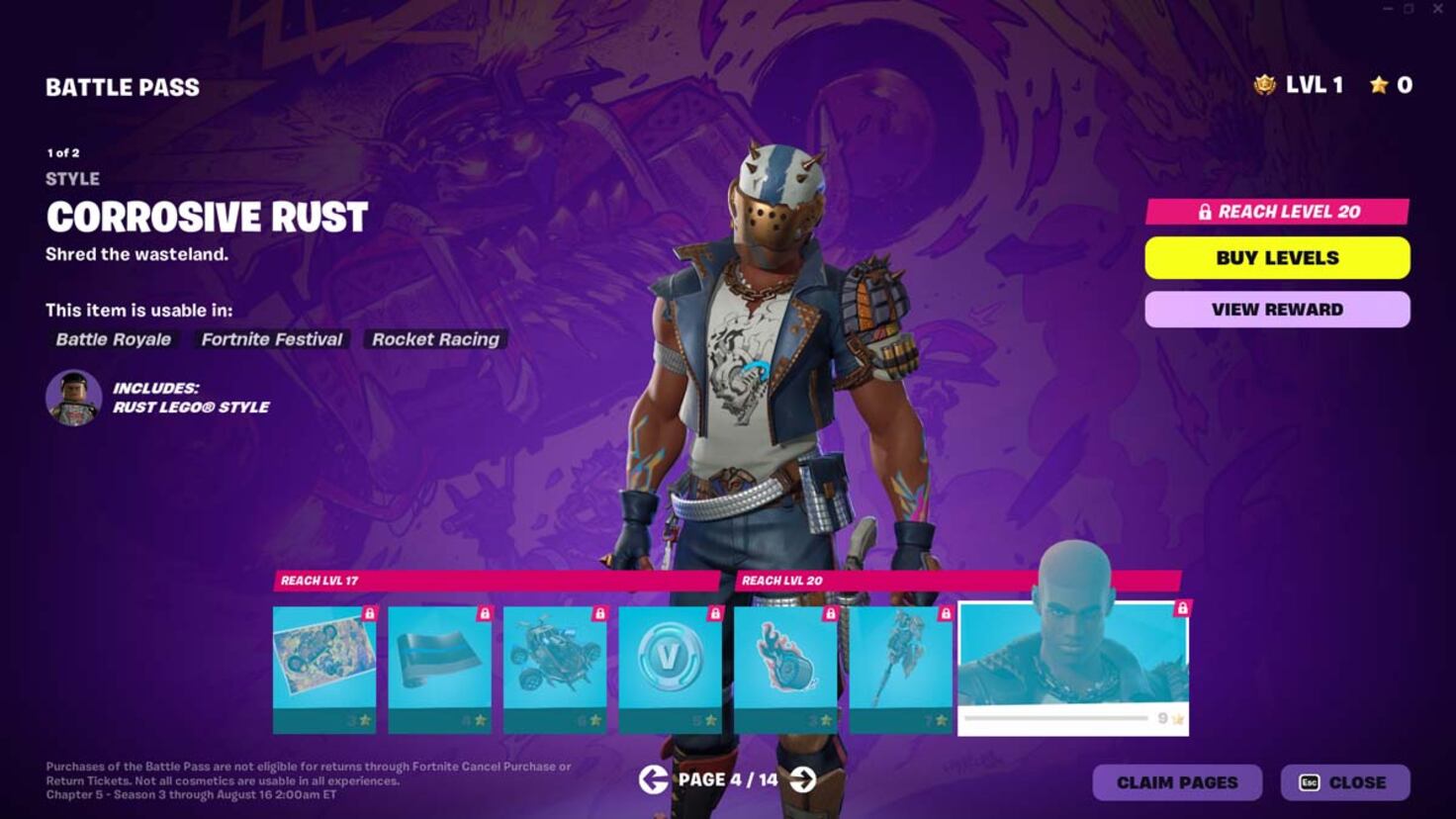Click the CLOSE button
The width and height of the screenshot is (1456, 819).
pos(1345,781)
